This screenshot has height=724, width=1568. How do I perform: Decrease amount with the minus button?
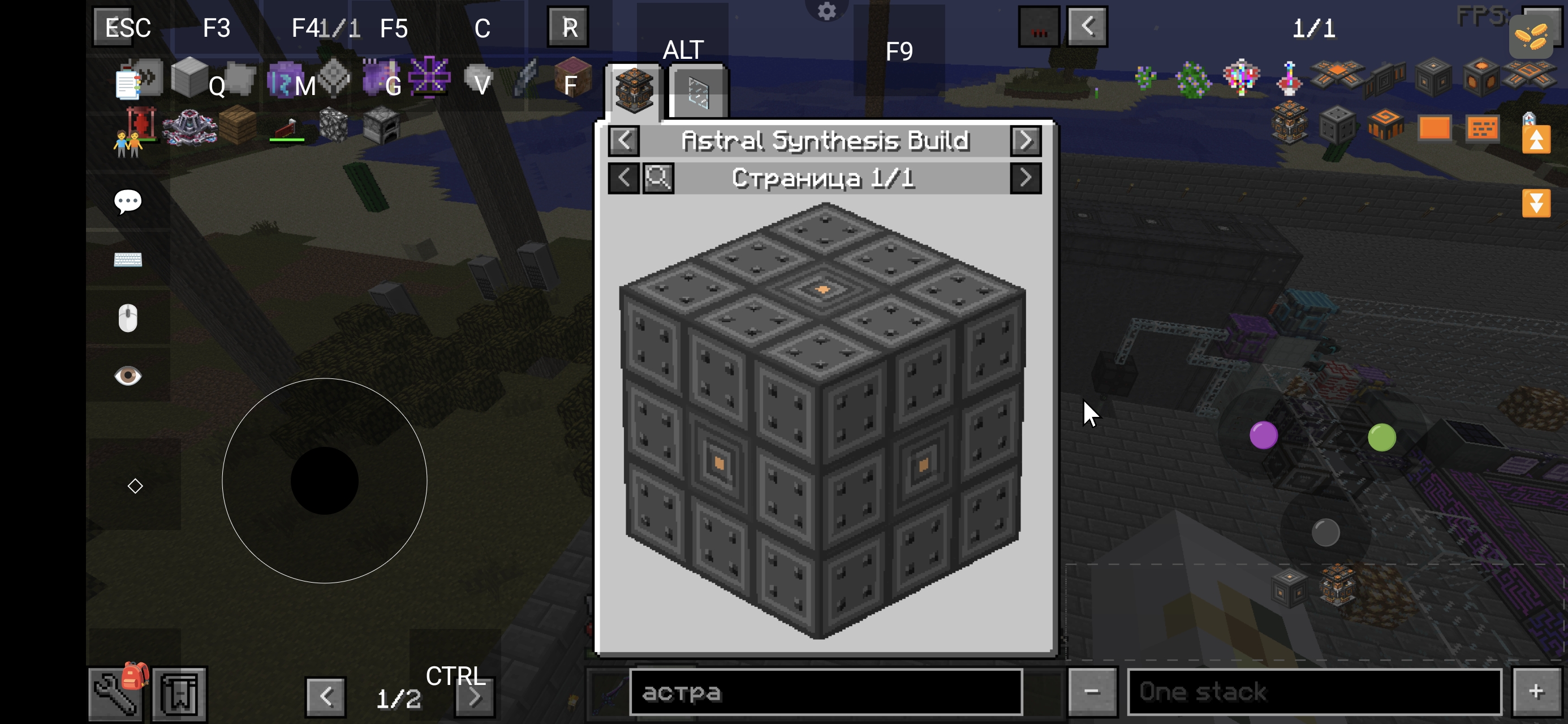pos(1092,692)
